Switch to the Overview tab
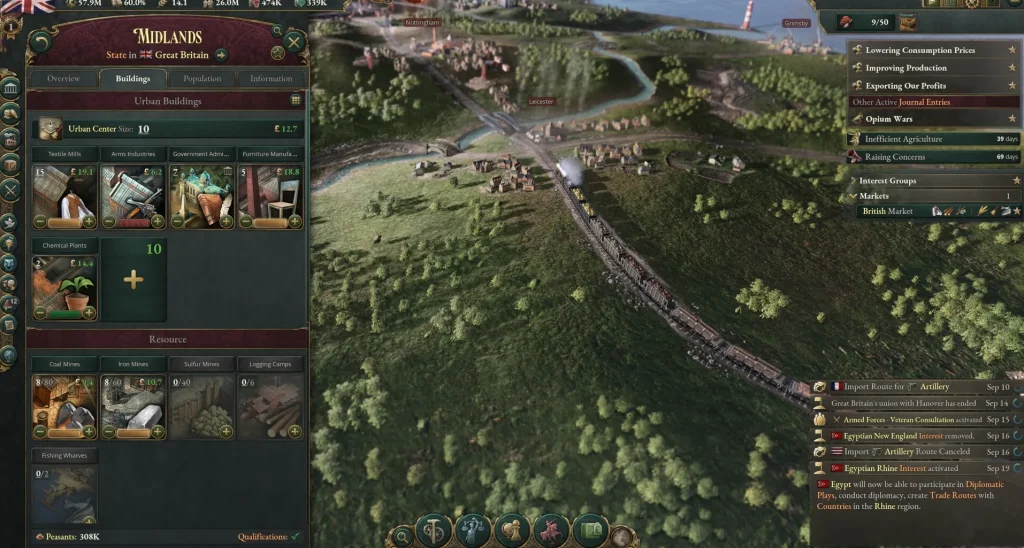Screen dimensions: 1024x548 tap(63, 78)
